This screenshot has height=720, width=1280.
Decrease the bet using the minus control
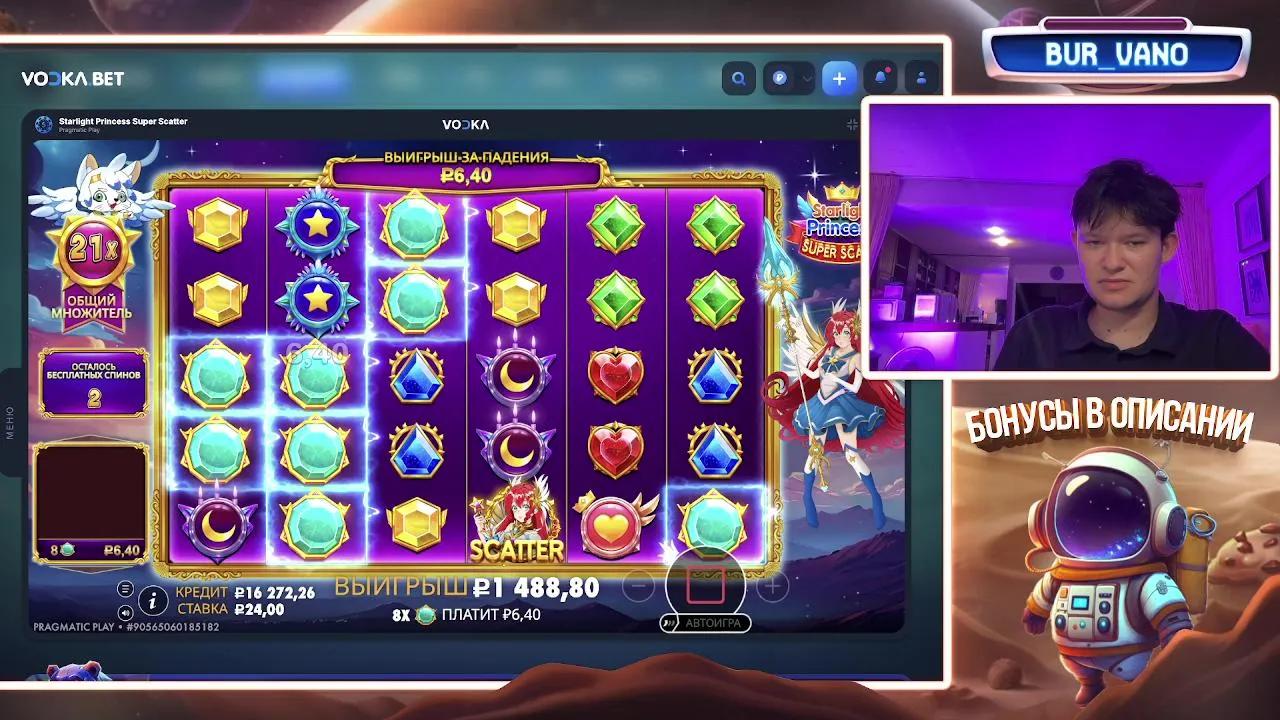(x=636, y=587)
